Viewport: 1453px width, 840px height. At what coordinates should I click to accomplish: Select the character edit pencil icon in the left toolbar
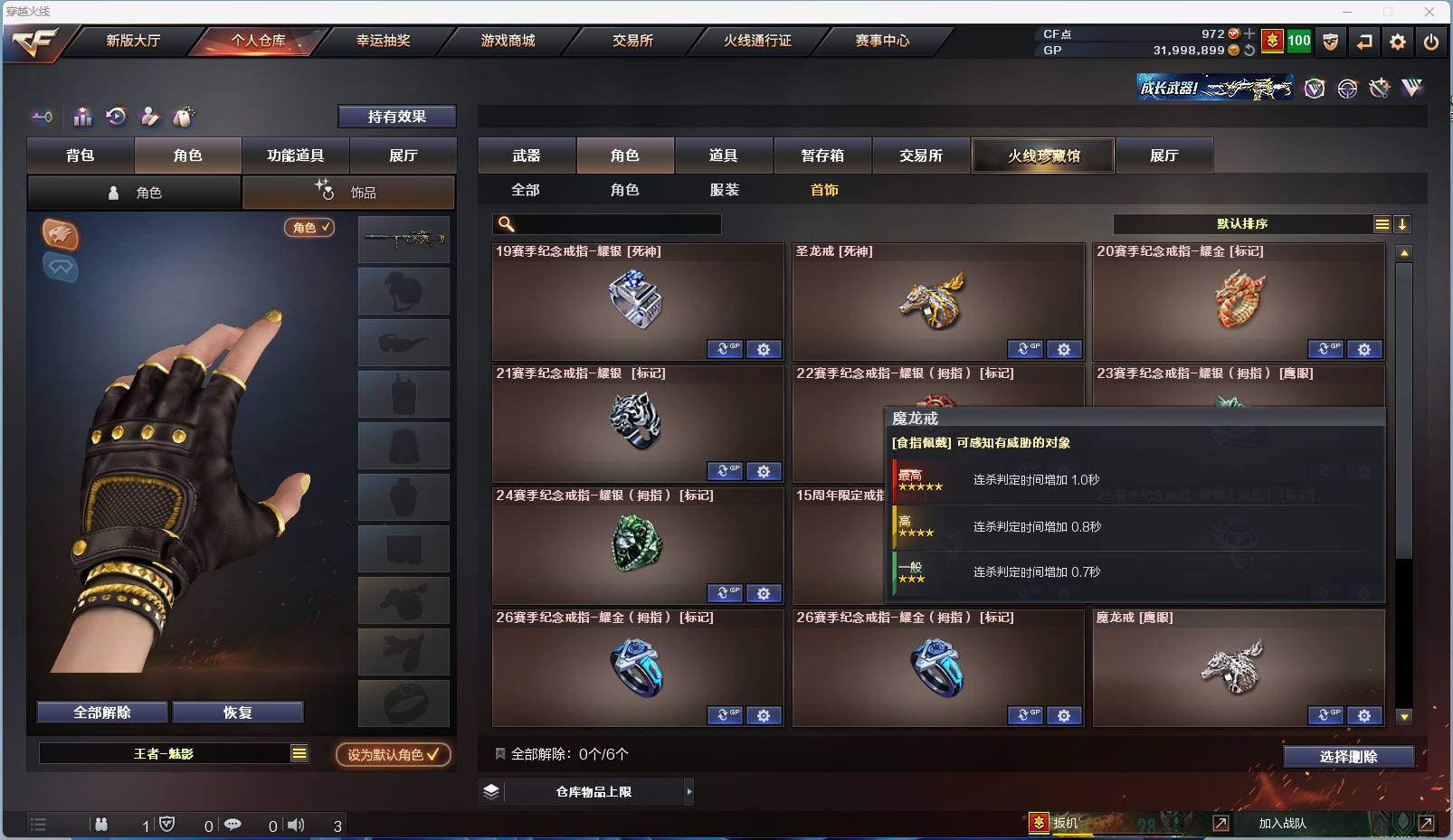coord(150,117)
